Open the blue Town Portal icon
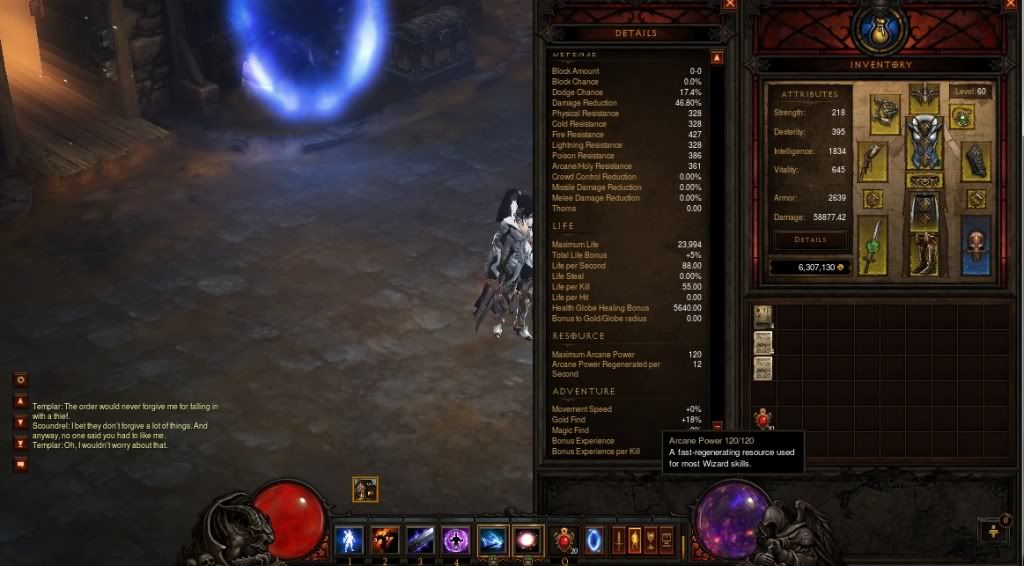Viewport: 1024px width, 566px height. (x=594, y=540)
